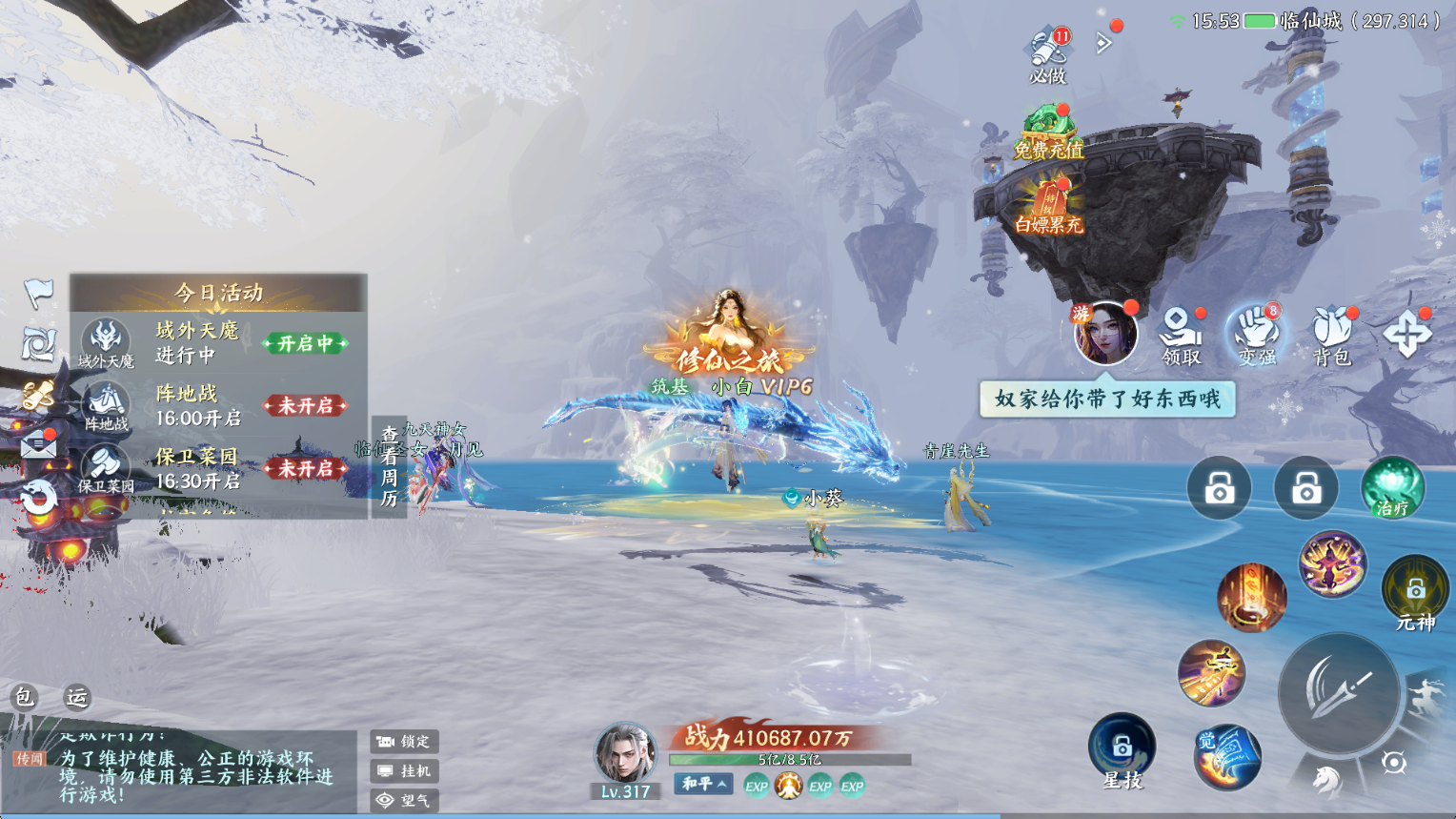Image resolution: width=1456 pixels, height=819 pixels.
Task: Open the character portrait at level 317
Action: pyautogui.click(x=624, y=753)
